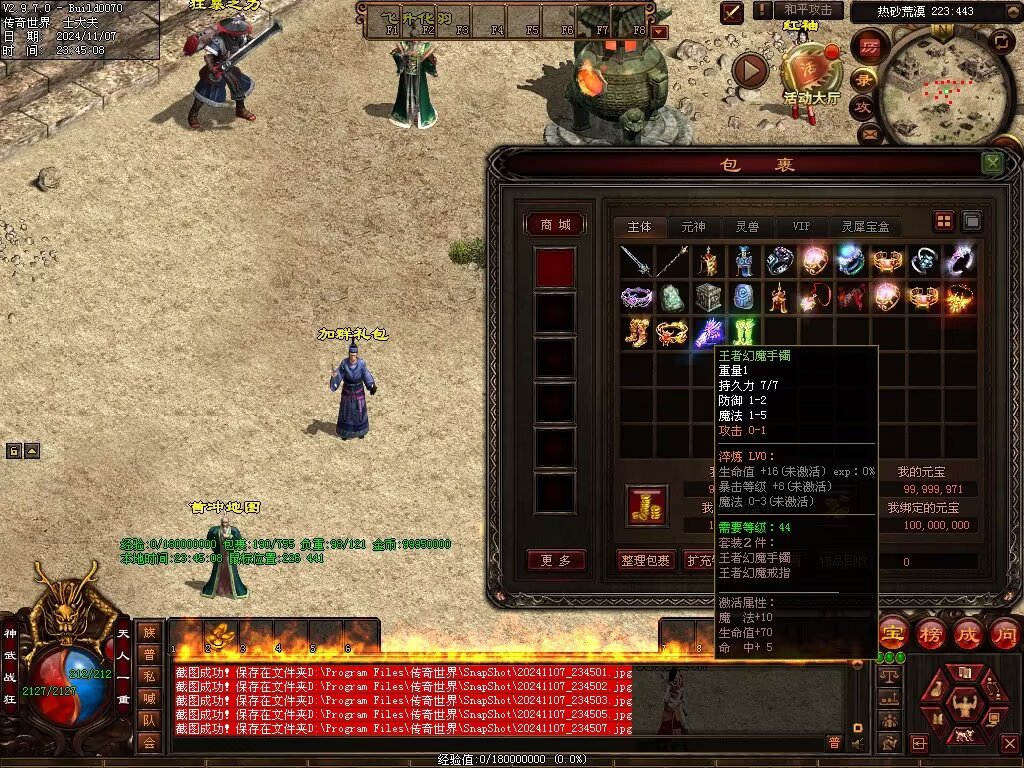Select the jade stone item slot
Screen dimensions: 1024x768
pos(672,297)
